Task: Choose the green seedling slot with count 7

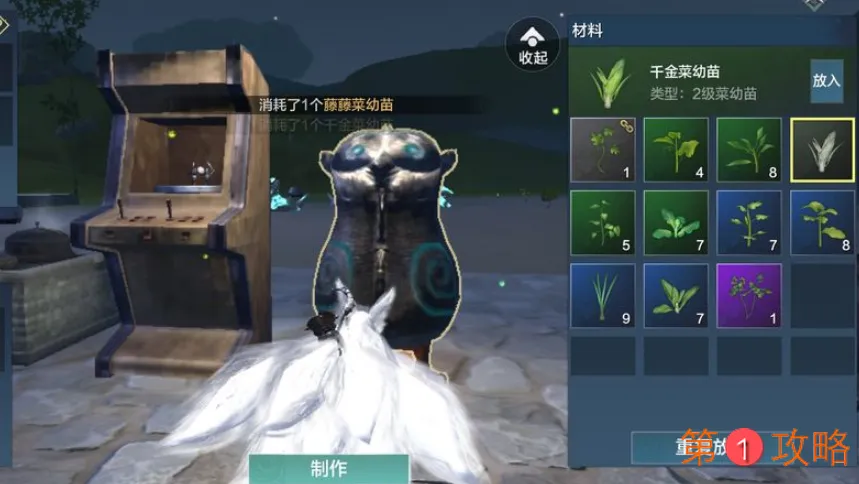Action: pos(676,223)
